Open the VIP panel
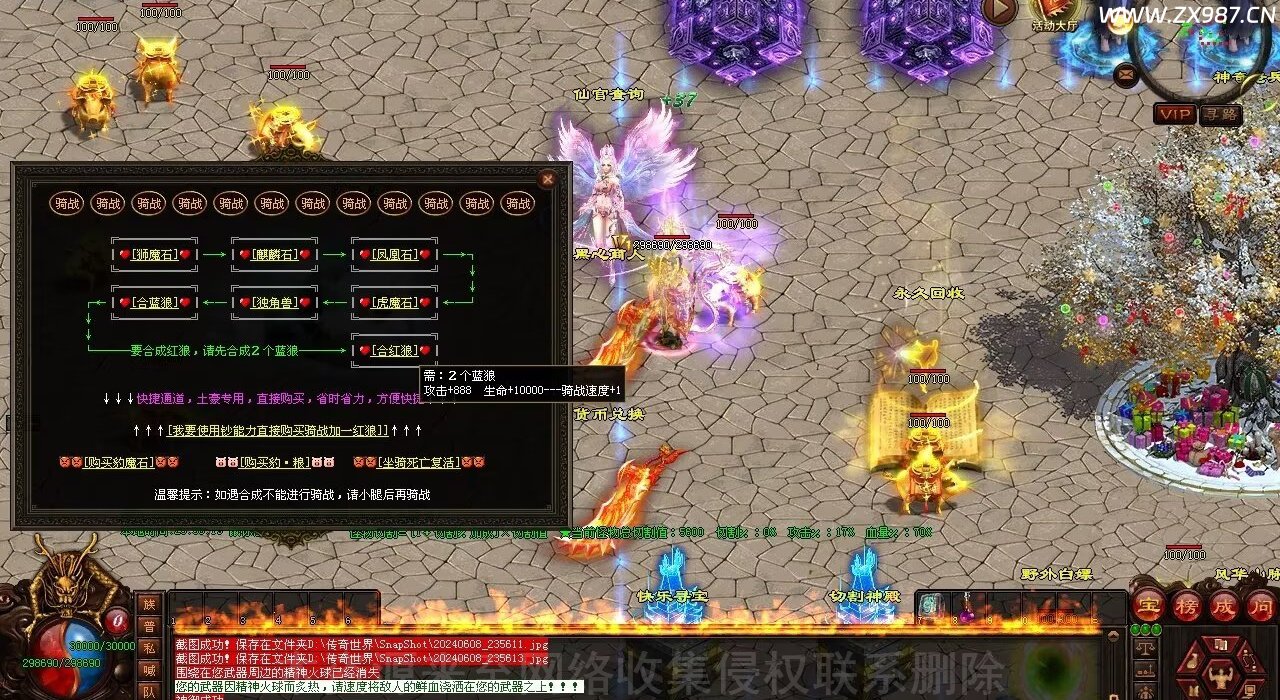The height and width of the screenshot is (700, 1280). pyautogui.click(x=1175, y=114)
